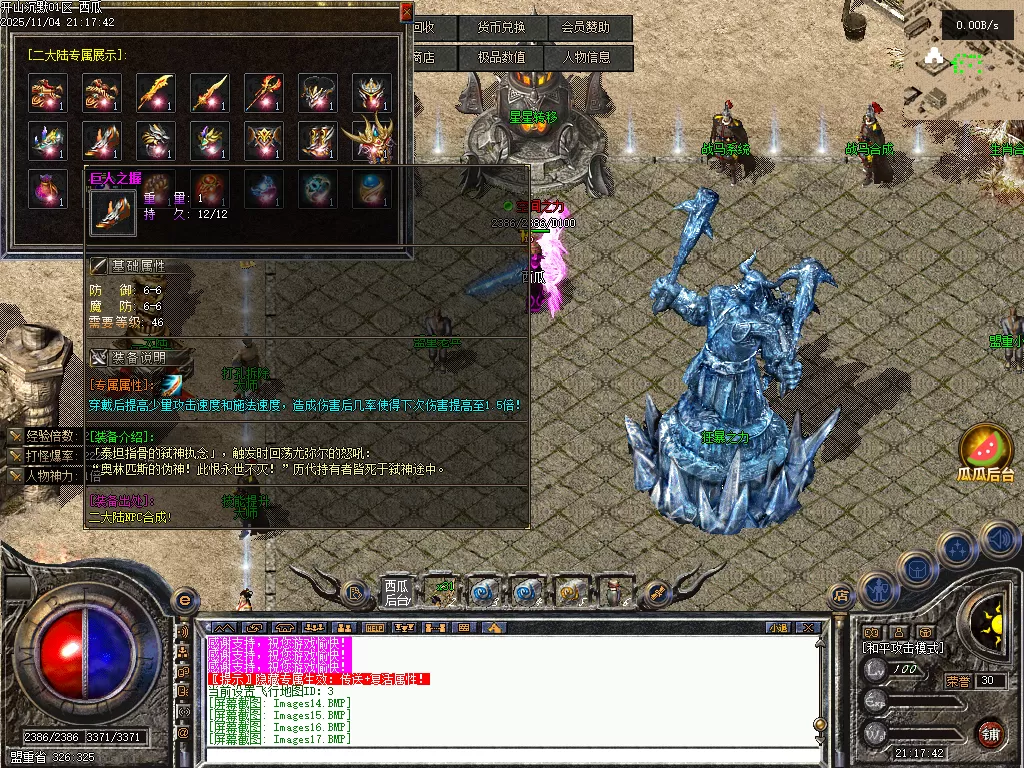Open the 店 store button

coord(840,596)
